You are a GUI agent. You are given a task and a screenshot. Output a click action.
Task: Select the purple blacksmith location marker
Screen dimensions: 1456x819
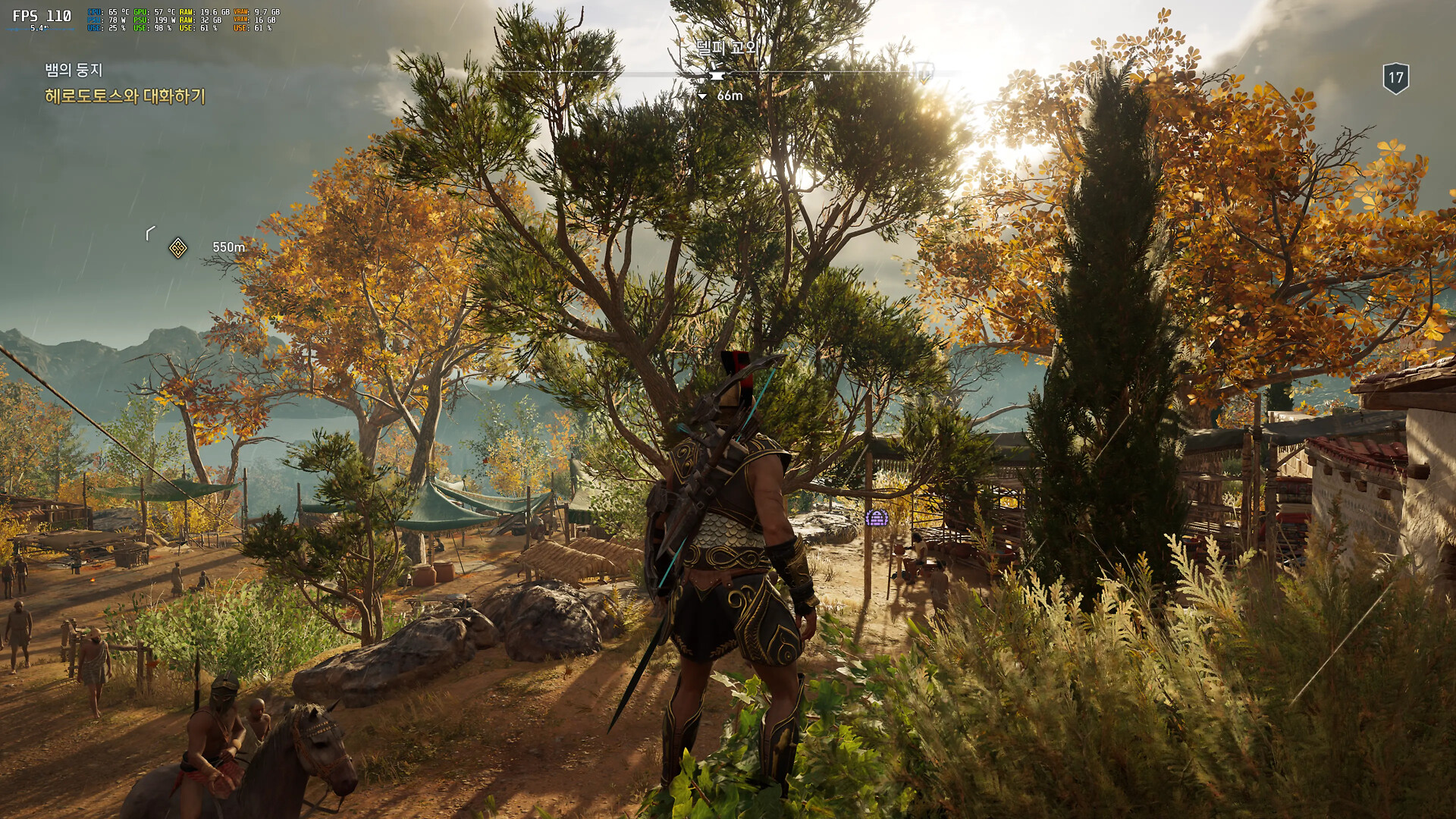(877, 518)
